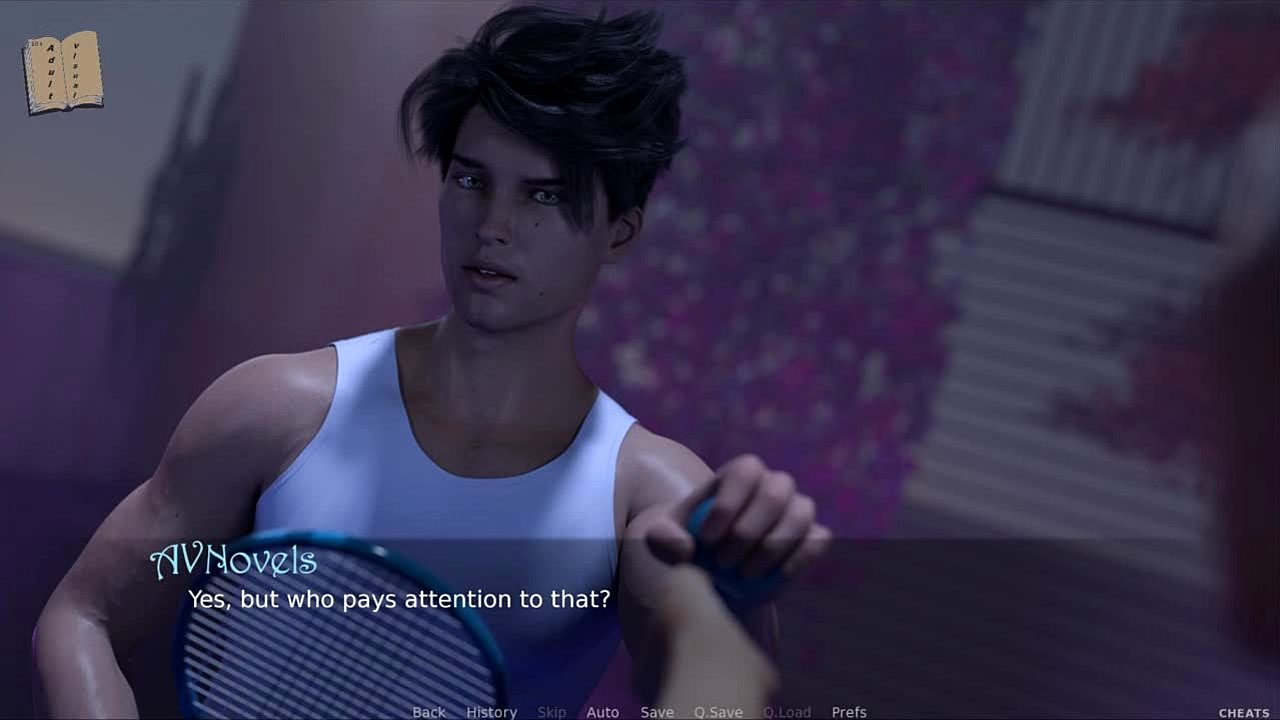Open the CHEATS menu
Image resolution: width=1280 pixels, height=720 pixels.
click(1244, 713)
